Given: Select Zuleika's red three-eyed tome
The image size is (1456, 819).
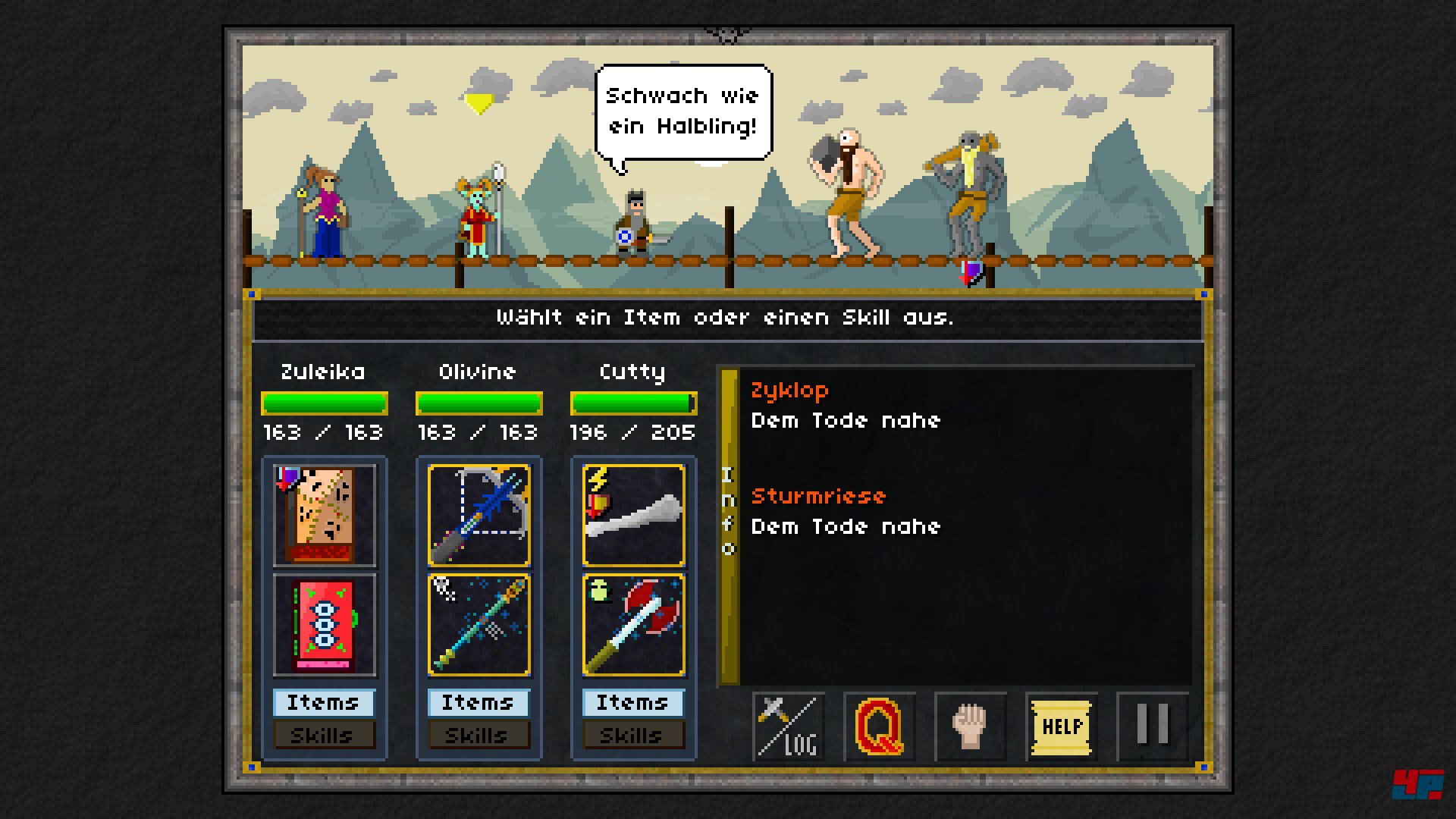Looking at the screenshot, I should pyautogui.click(x=325, y=625).
